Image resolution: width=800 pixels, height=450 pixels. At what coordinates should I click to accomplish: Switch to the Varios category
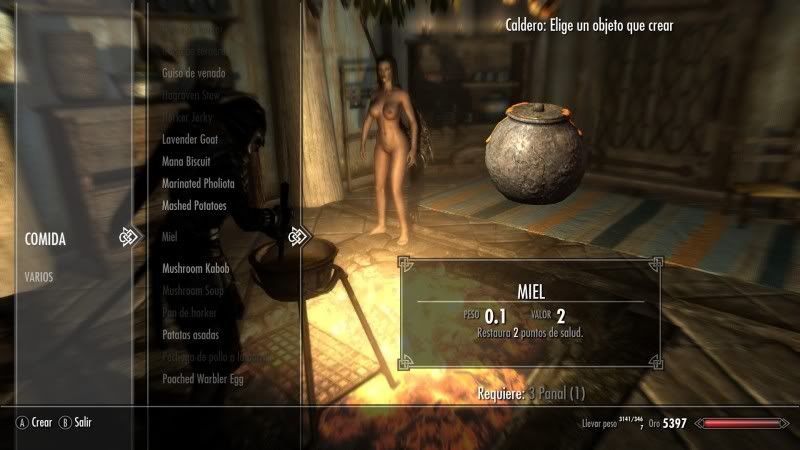[x=40, y=276]
